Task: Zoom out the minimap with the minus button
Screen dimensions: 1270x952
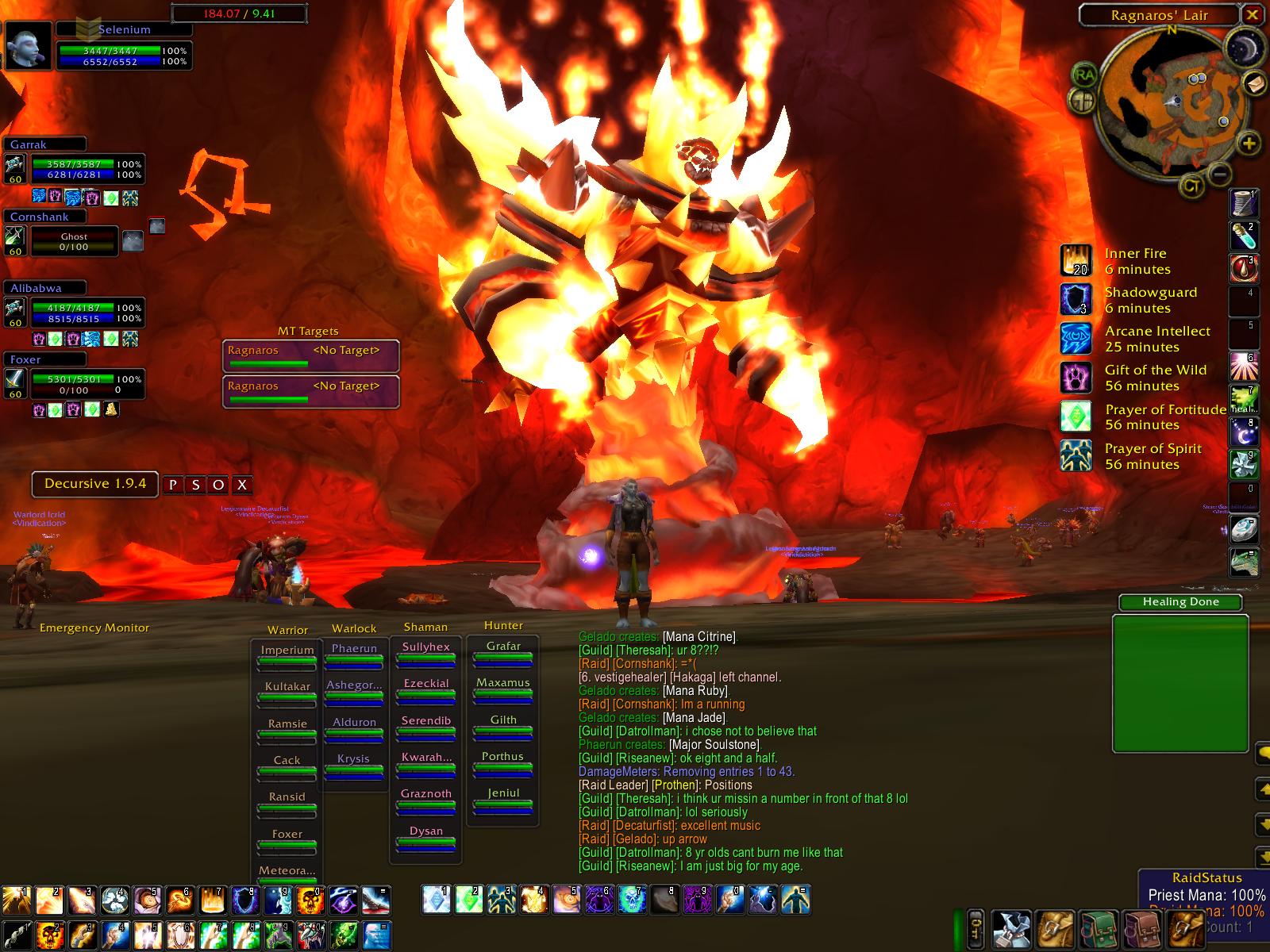Action: [x=1222, y=174]
